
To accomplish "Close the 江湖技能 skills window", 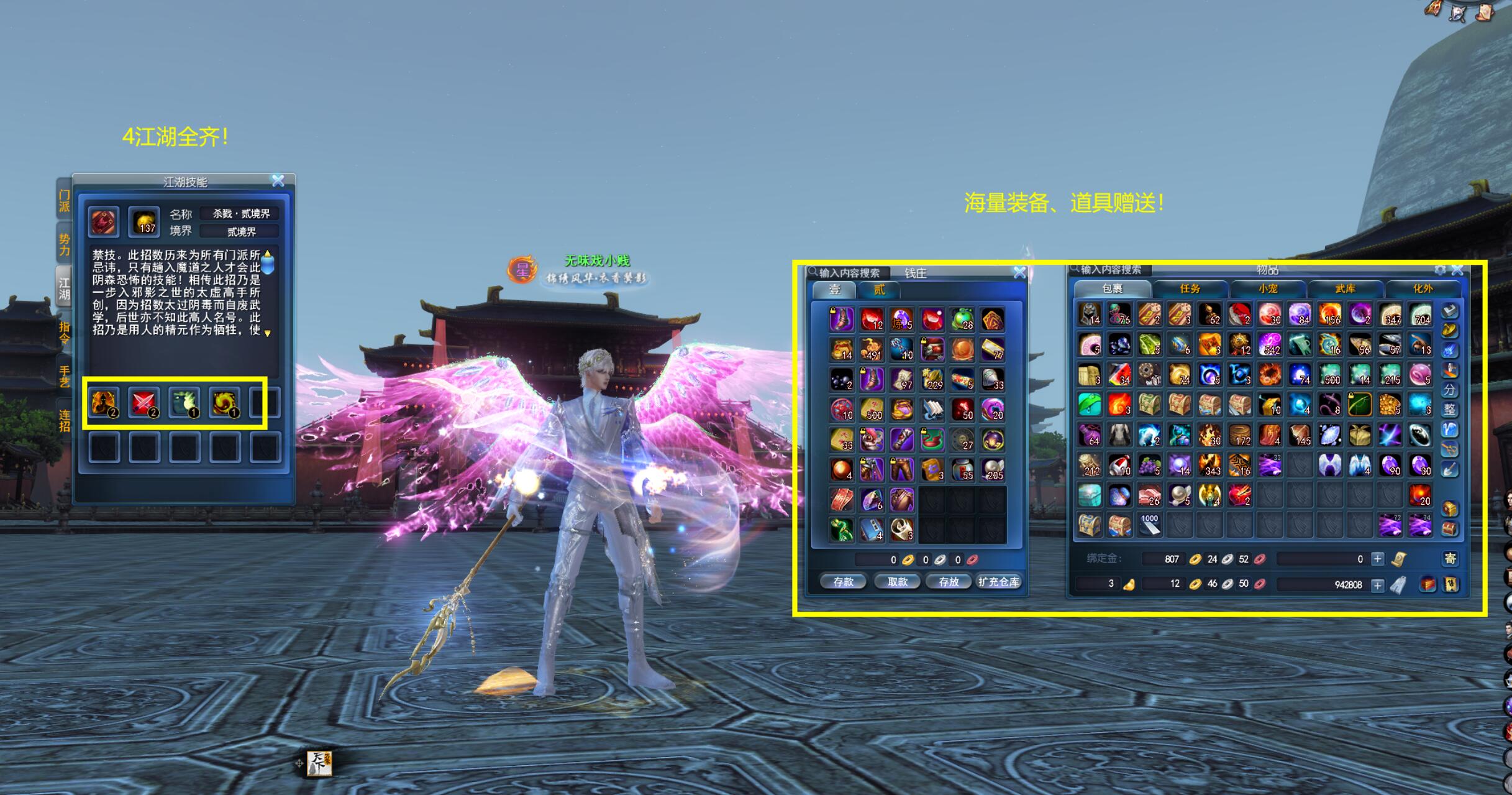I will point(278,181).
